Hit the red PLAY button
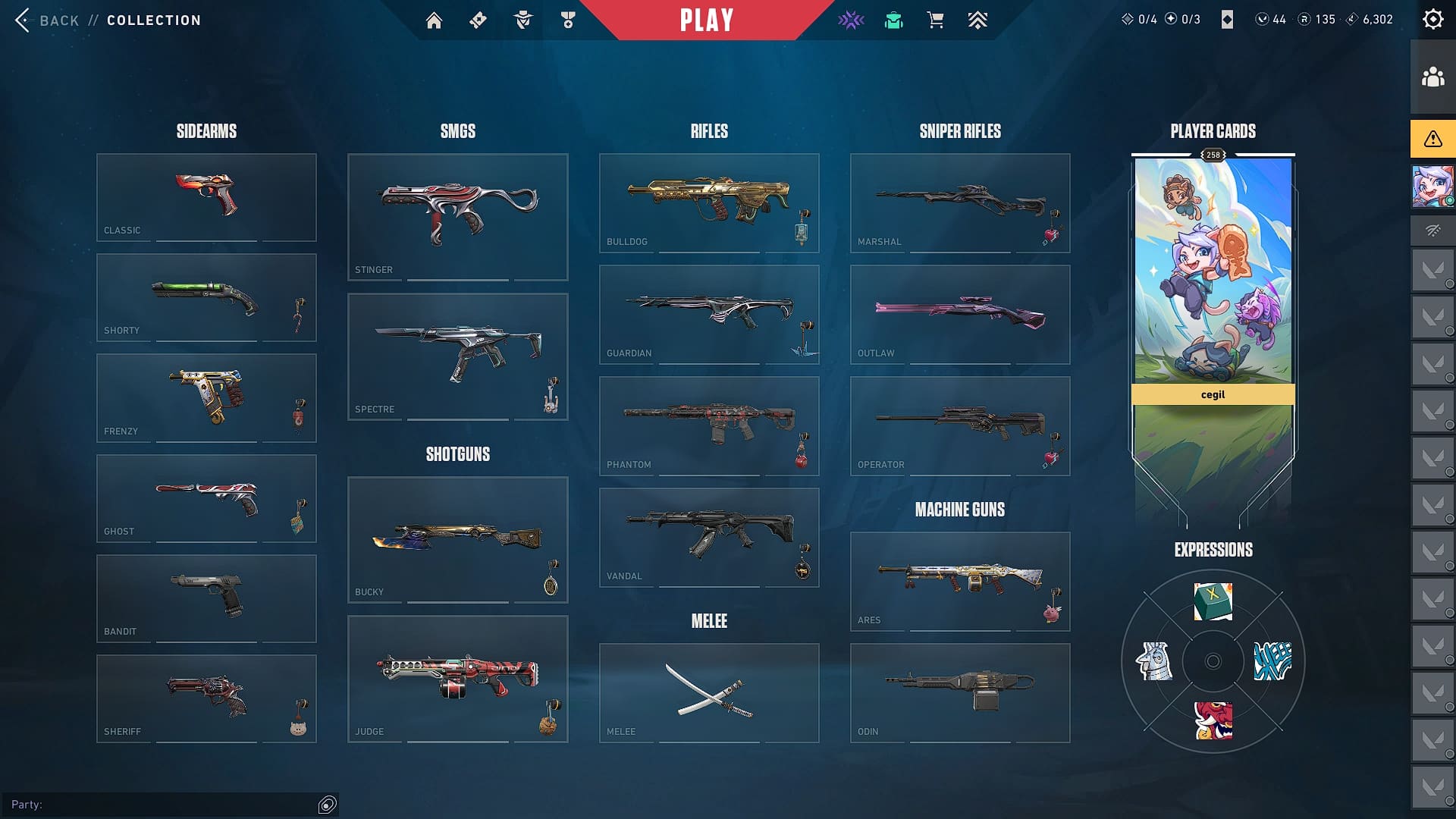This screenshot has height=819, width=1456. click(x=706, y=20)
